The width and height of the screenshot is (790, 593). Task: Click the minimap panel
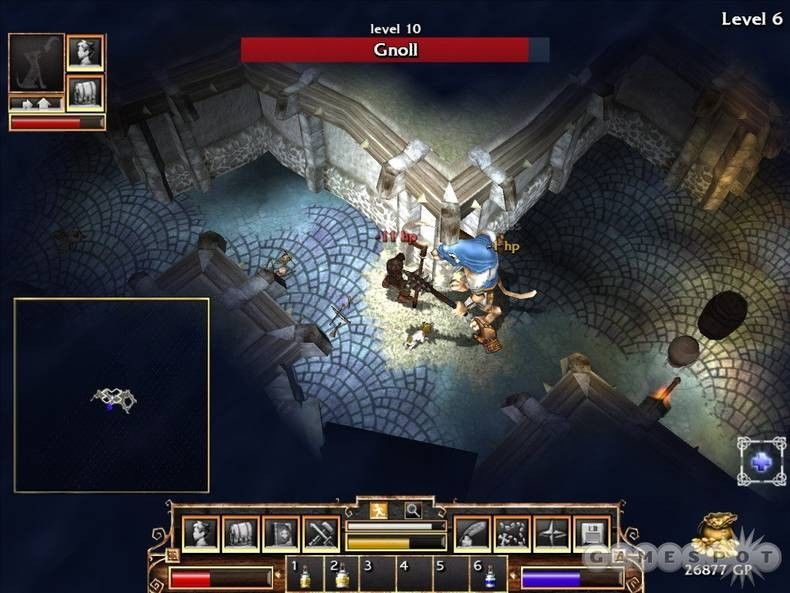point(111,395)
